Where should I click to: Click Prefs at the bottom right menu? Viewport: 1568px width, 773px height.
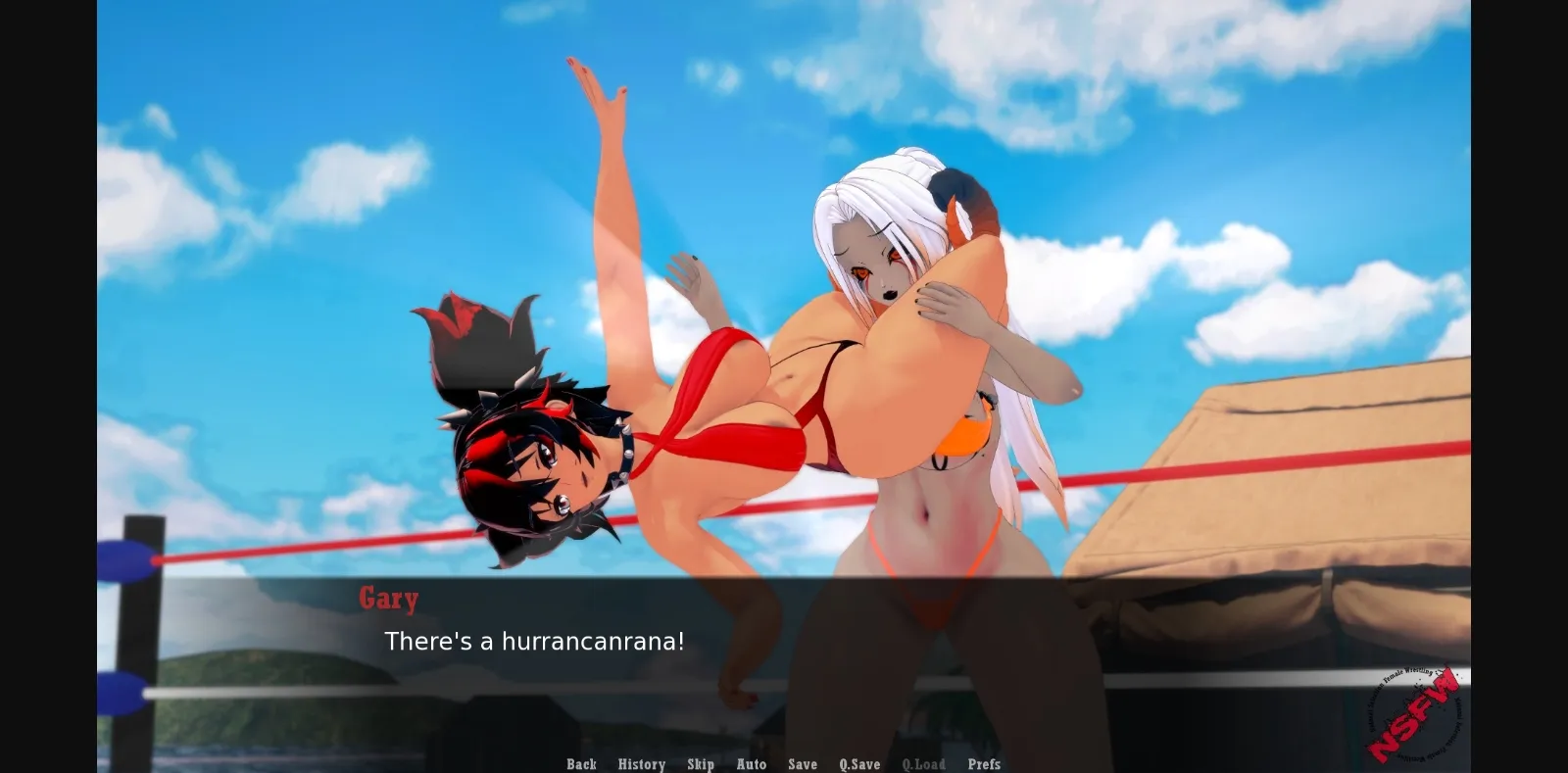tap(985, 764)
